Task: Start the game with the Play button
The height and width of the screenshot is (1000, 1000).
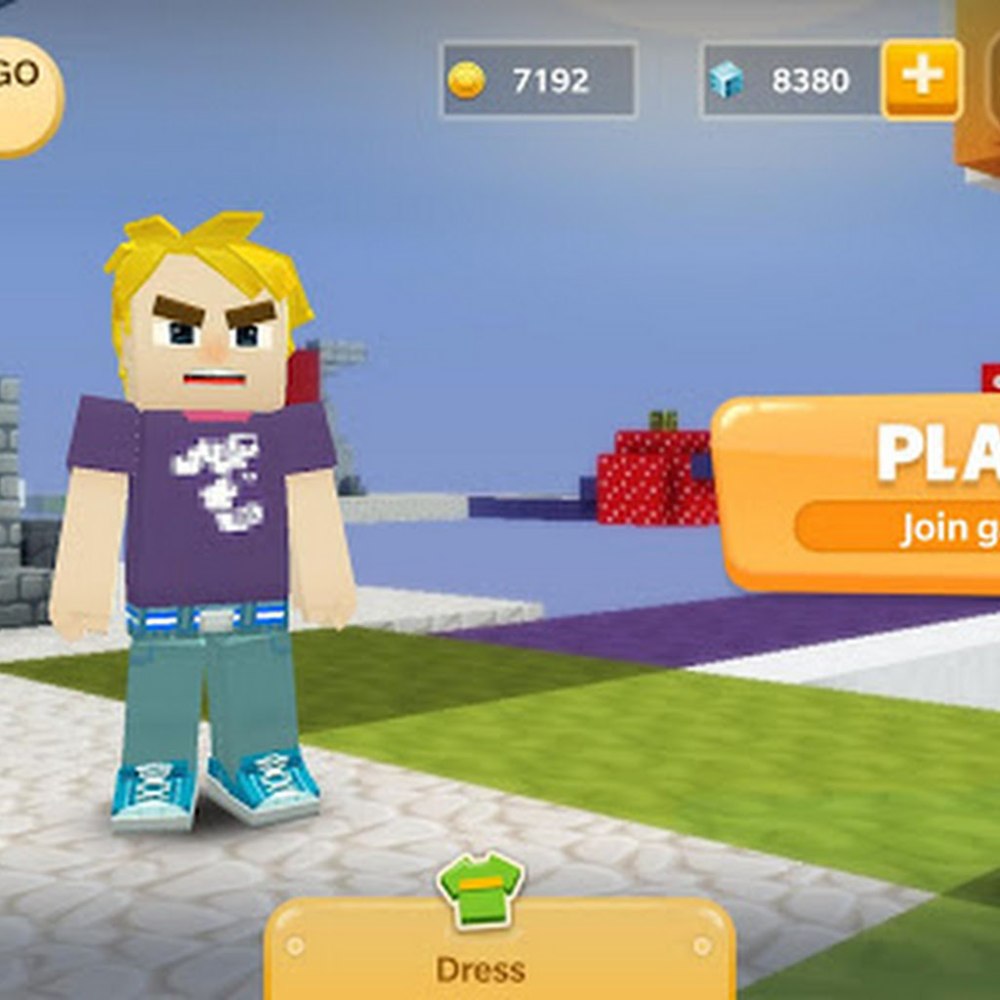Action: click(x=862, y=490)
